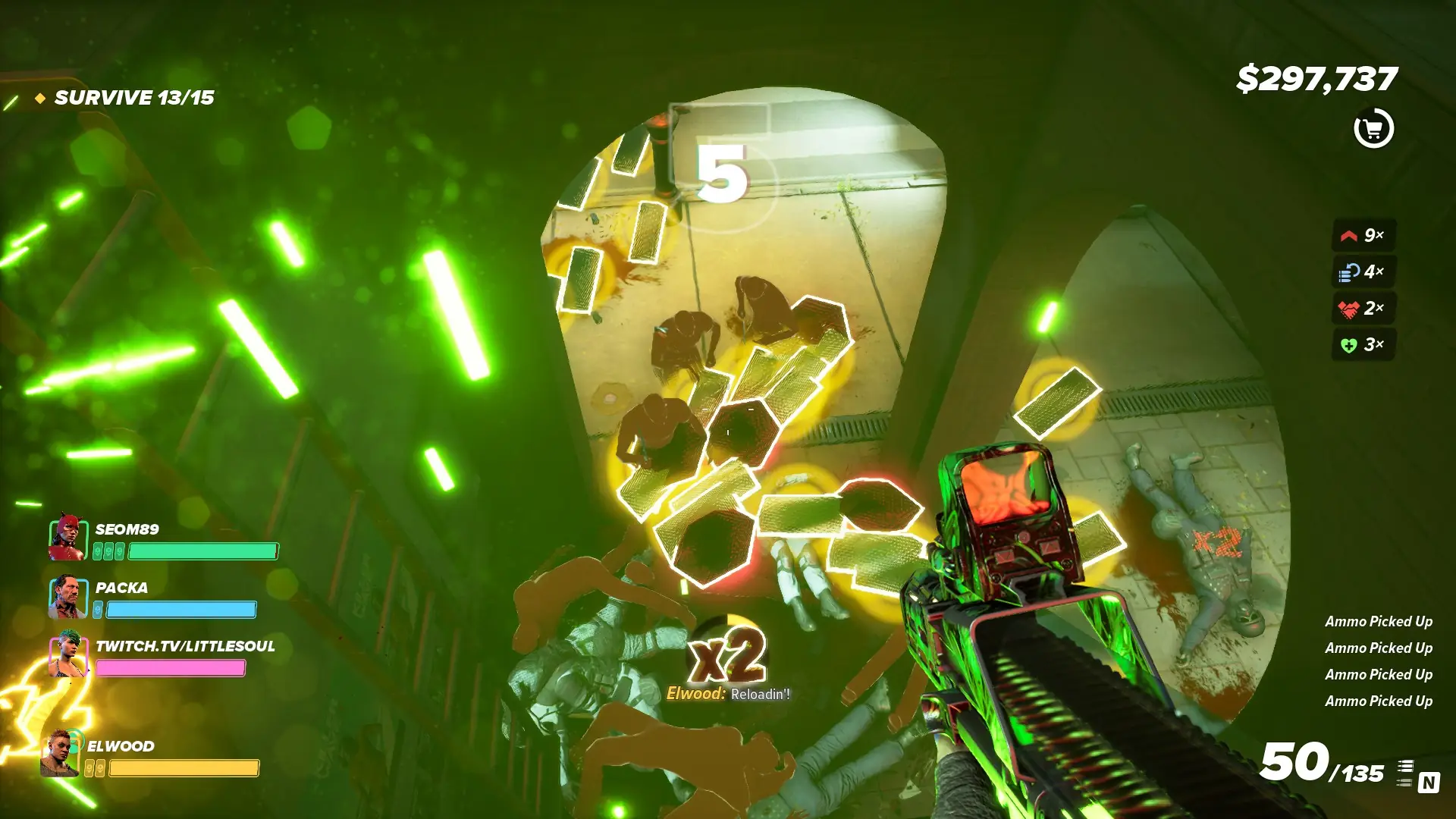This screenshot has height=819, width=1456.
Task: Choose the TWITCH.TV/LITTLESOUL player portrait
Action: [x=68, y=654]
